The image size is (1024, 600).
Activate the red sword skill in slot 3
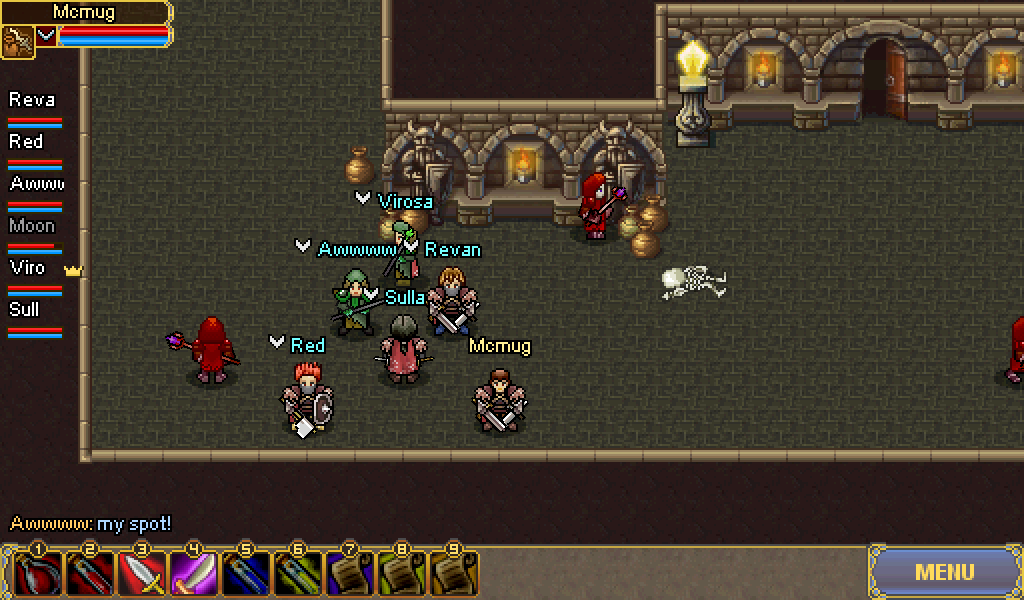coord(142,575)
